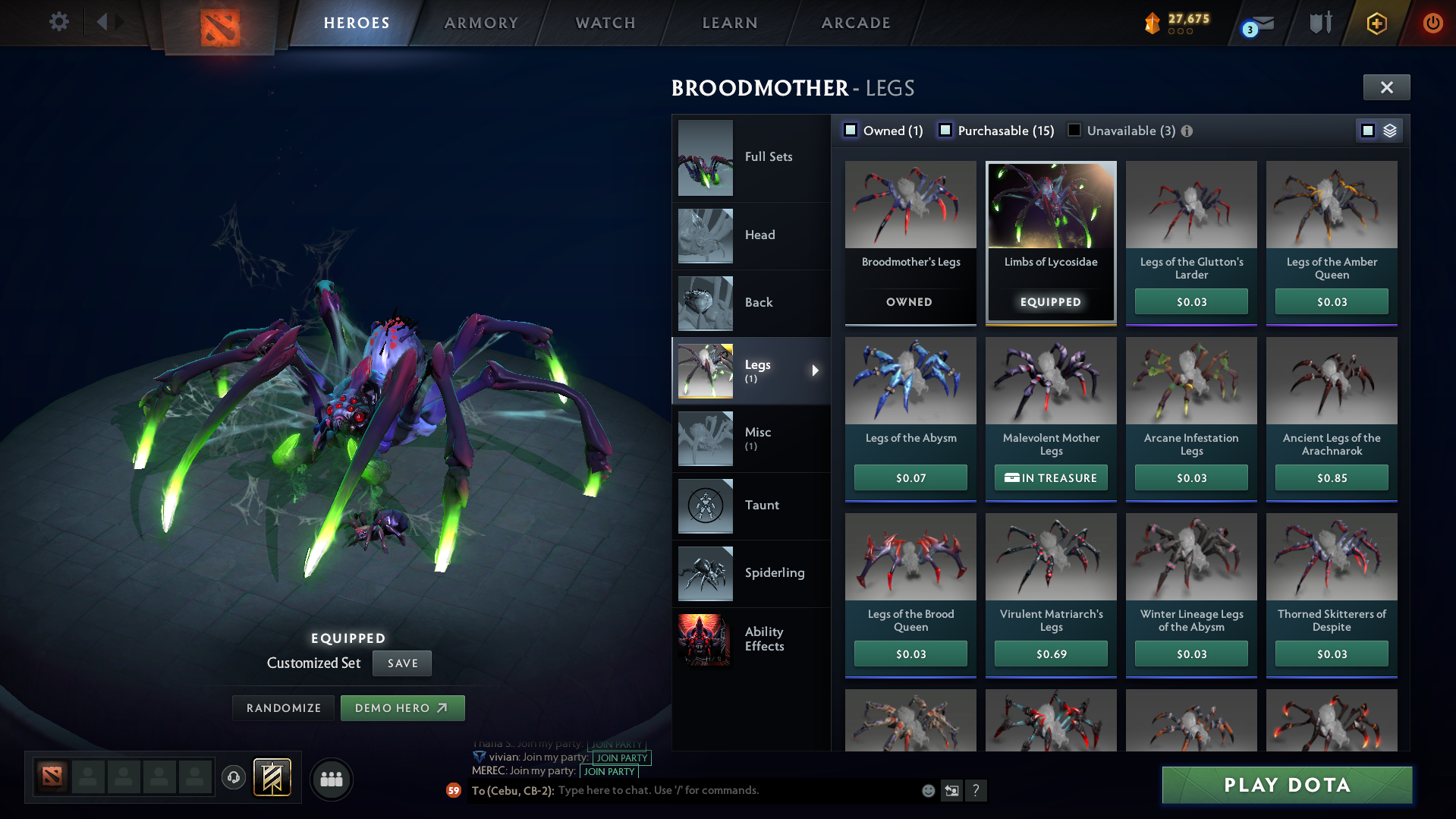Select the Dota Plus hexagon icon
This screenshot has width=1456, height=819.
click(1377, 23)
